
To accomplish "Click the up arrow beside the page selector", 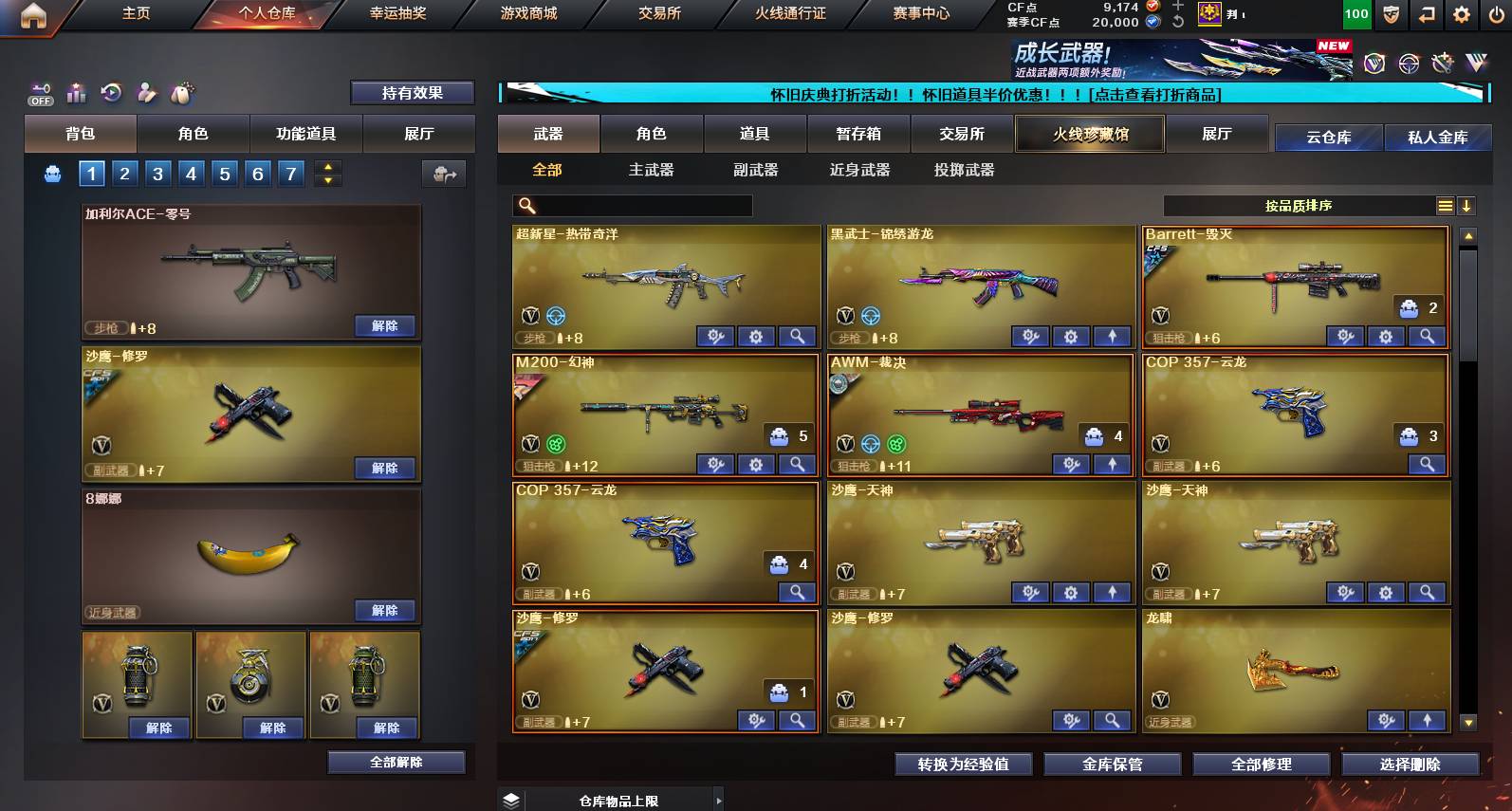I will [x=325, y=167].
